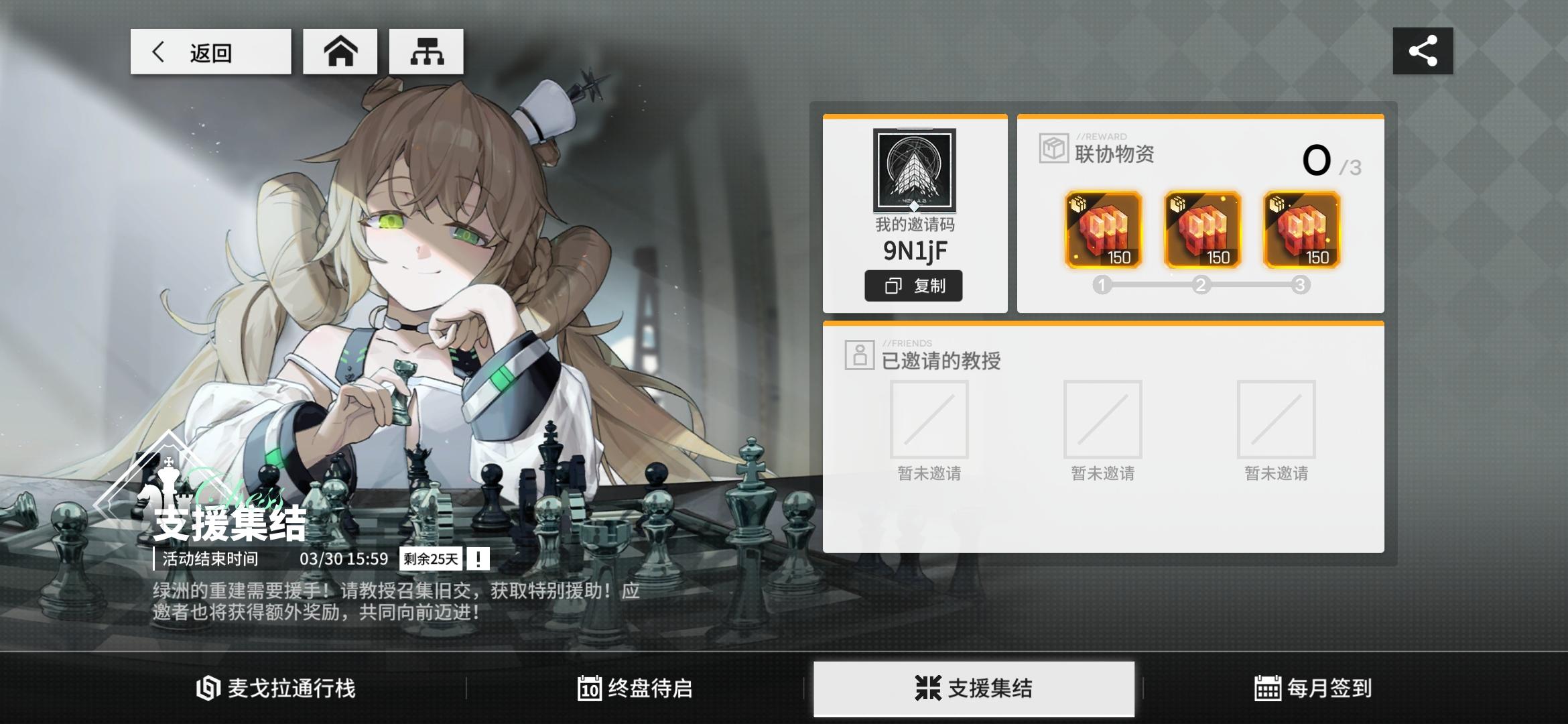Click the 返回 back button
Viewport: 1568px width, 724px height.
210,52
